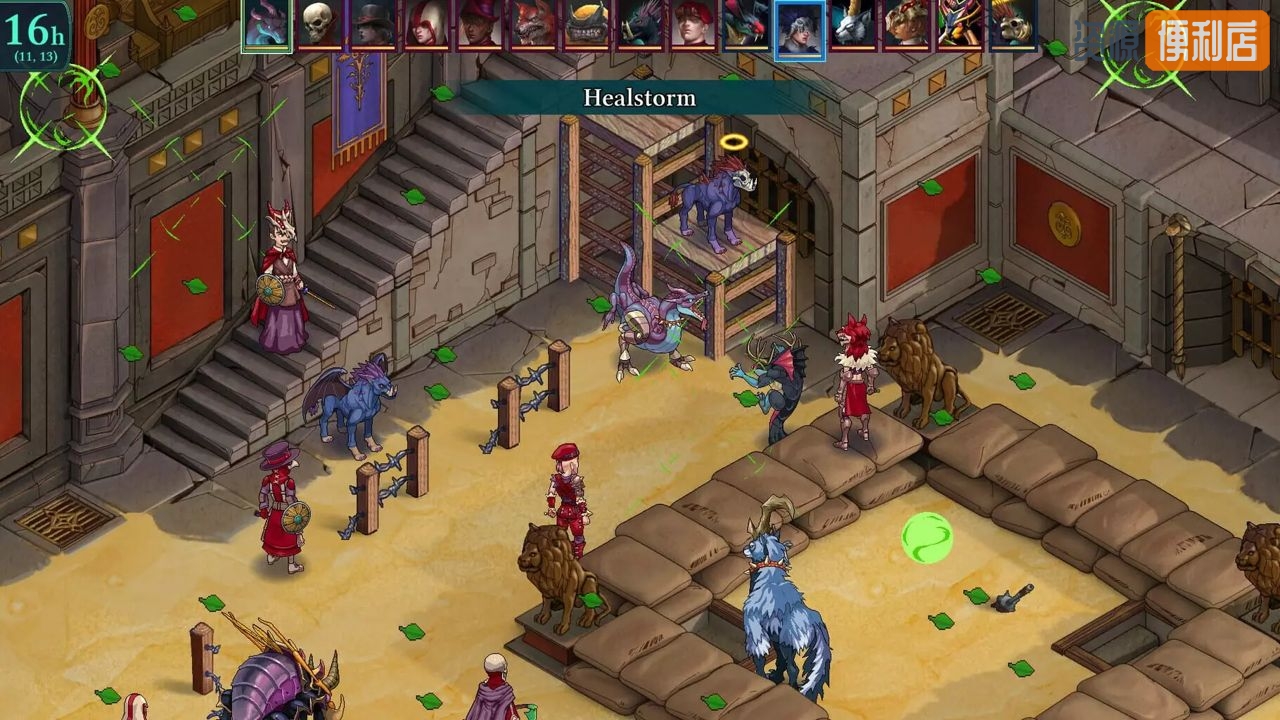Choose the black top hat character portrait

coord(373,24)
